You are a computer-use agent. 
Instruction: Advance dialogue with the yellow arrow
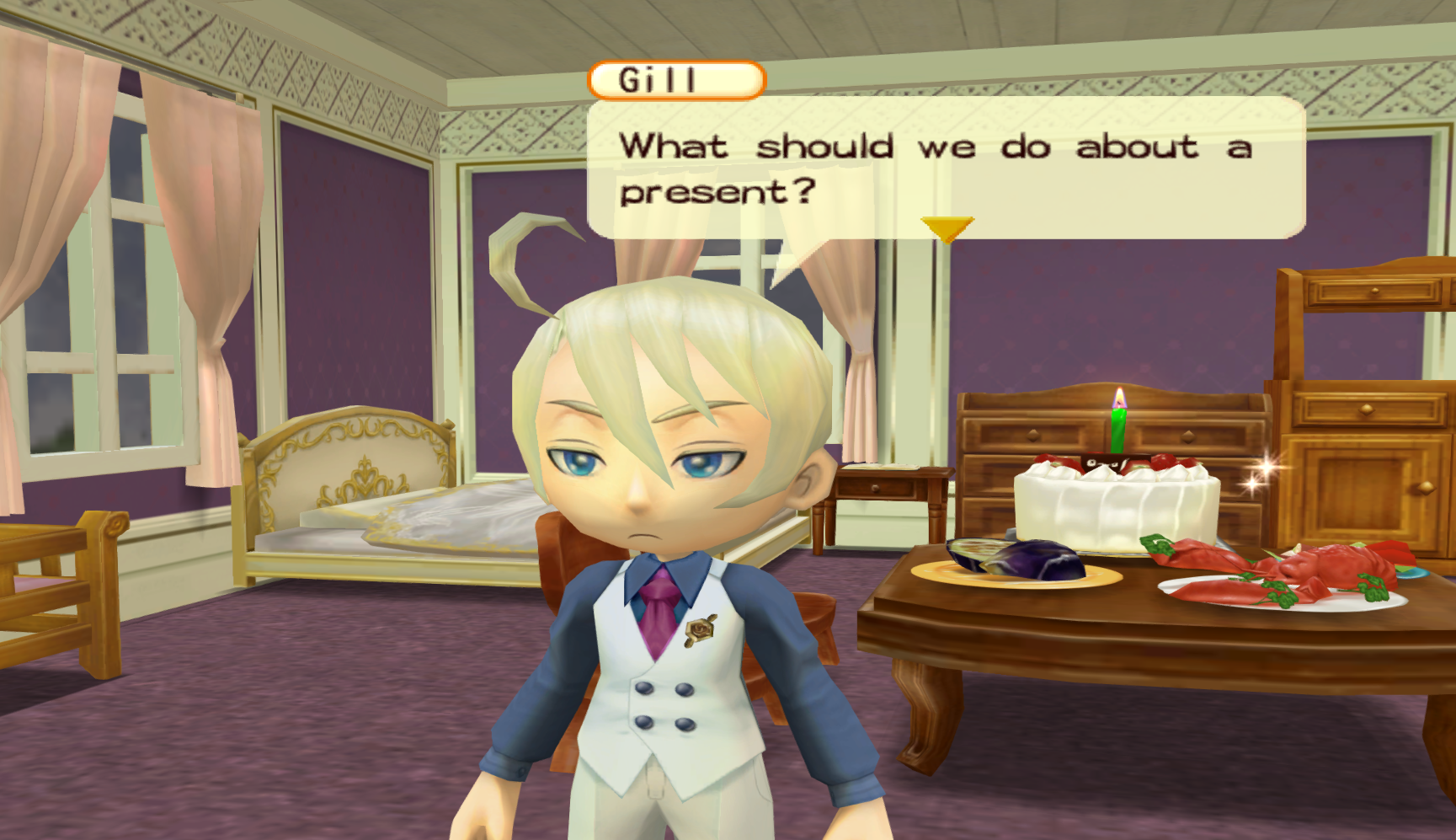click(947, 227)
